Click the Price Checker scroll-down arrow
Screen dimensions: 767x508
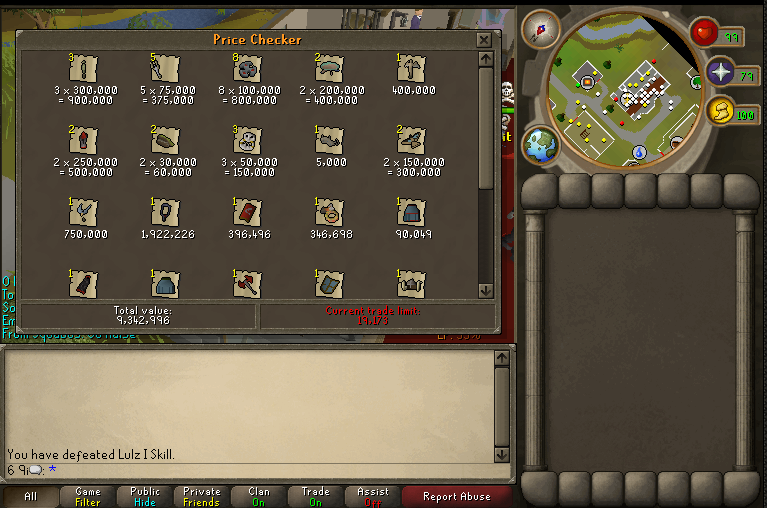tap(486, 290)
